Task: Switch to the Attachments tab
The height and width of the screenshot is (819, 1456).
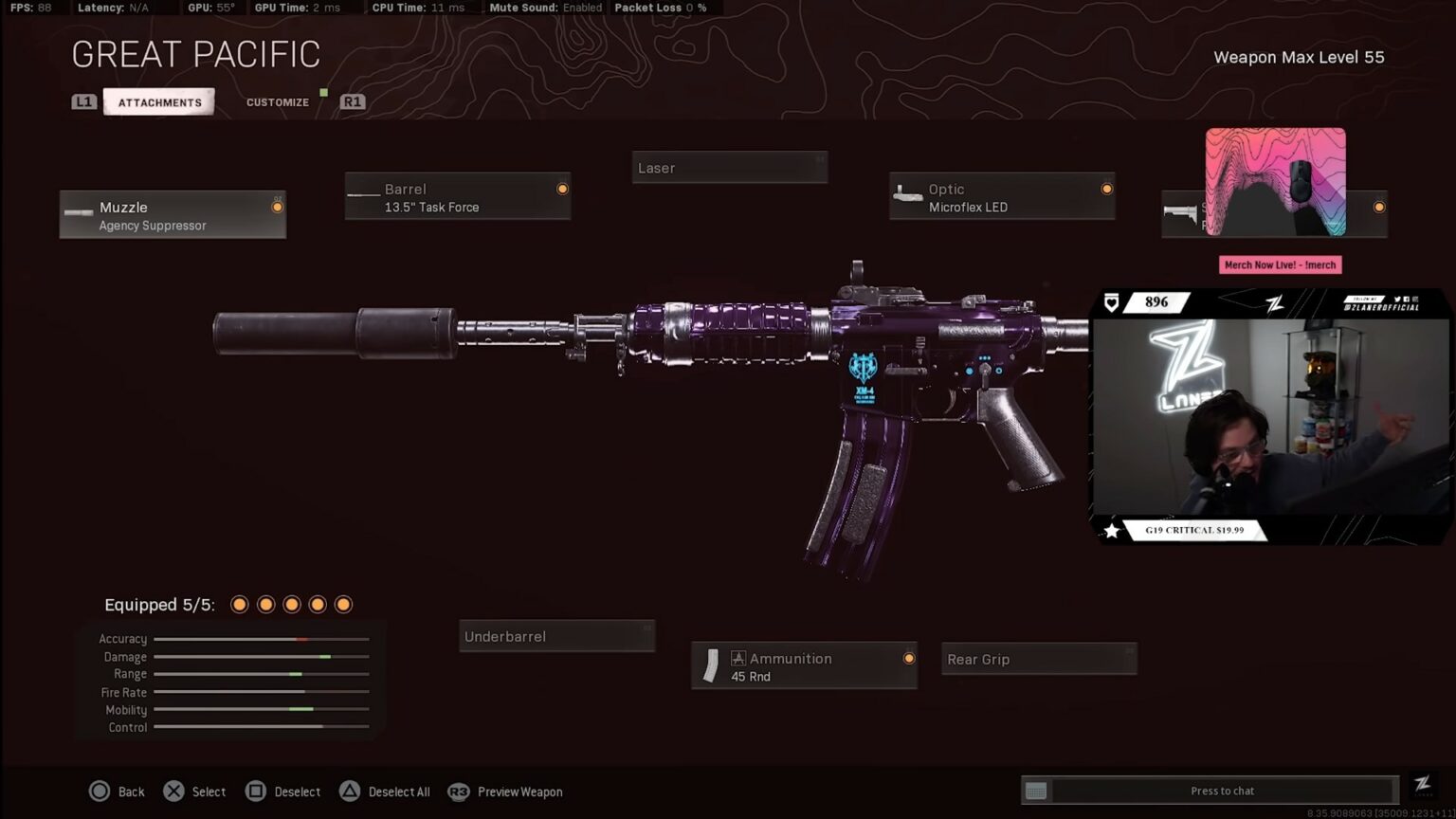Action: 158,101
